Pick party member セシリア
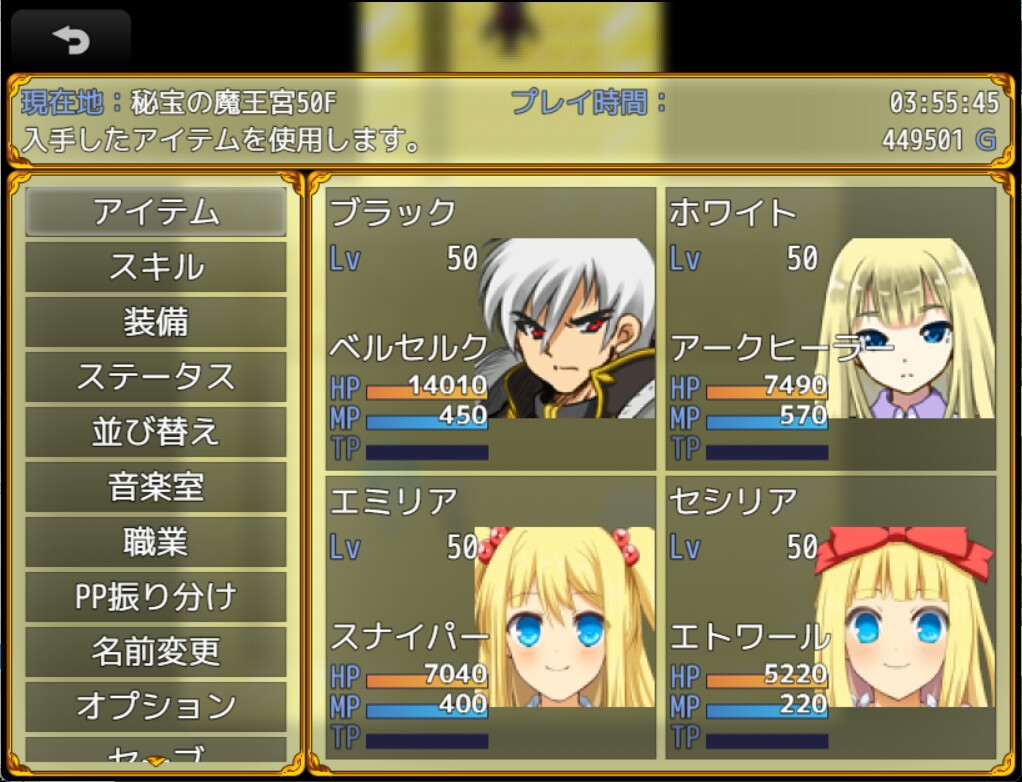Viewport: 1022px width, 782px height. tap(831, 617)
